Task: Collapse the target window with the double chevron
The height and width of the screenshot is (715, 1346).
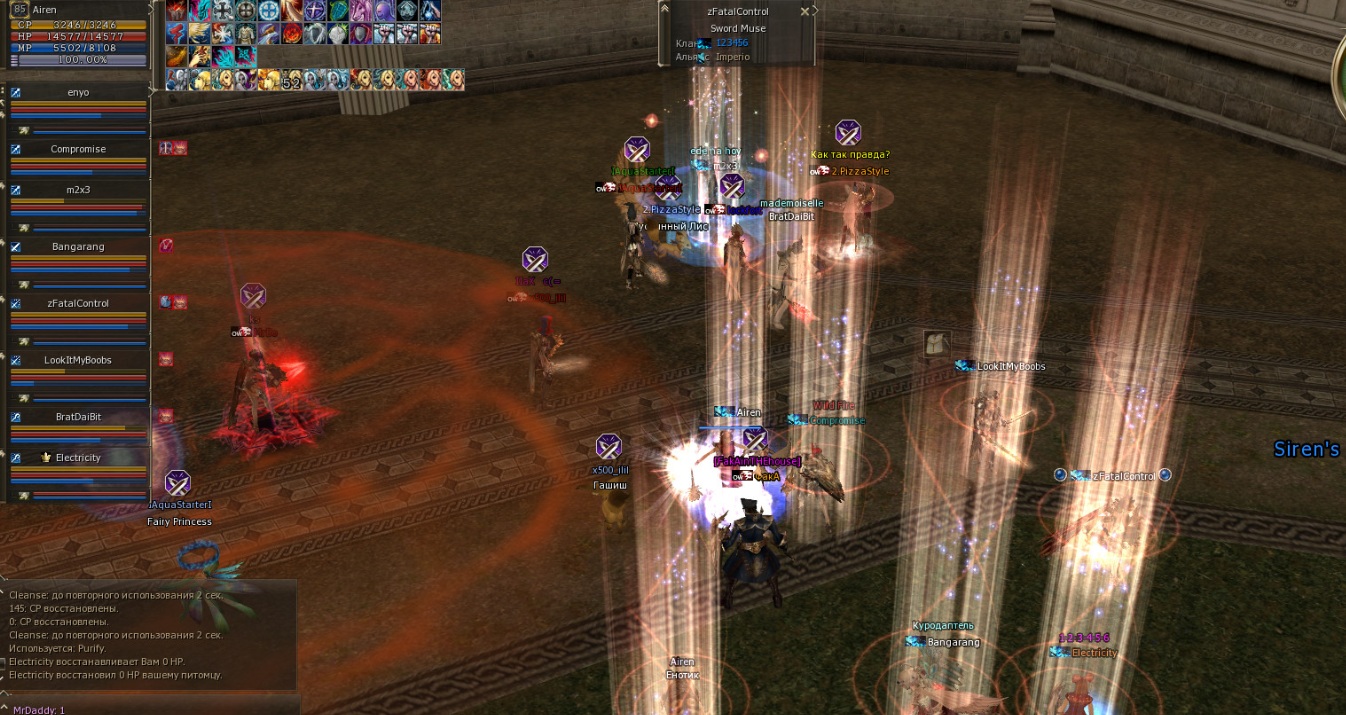Action: [815, 11]
